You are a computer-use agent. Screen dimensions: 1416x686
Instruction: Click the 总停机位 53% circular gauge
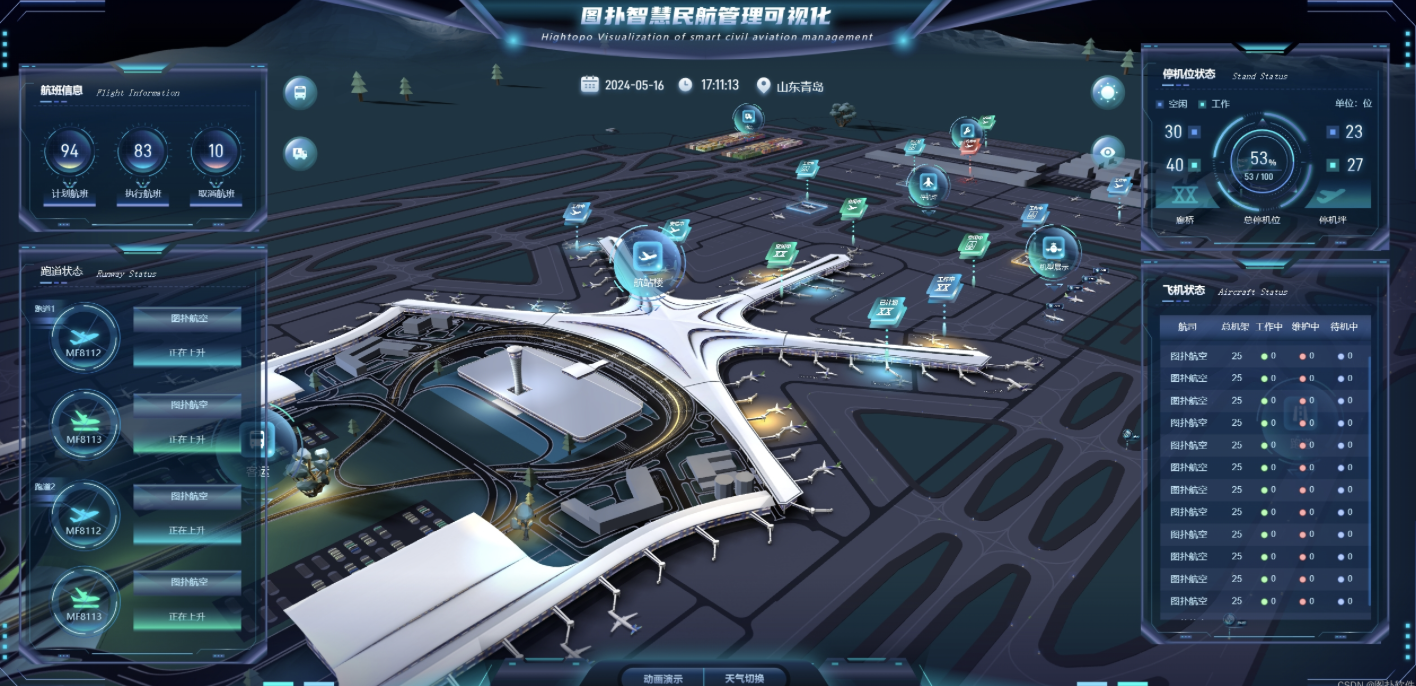point(1262,162)
